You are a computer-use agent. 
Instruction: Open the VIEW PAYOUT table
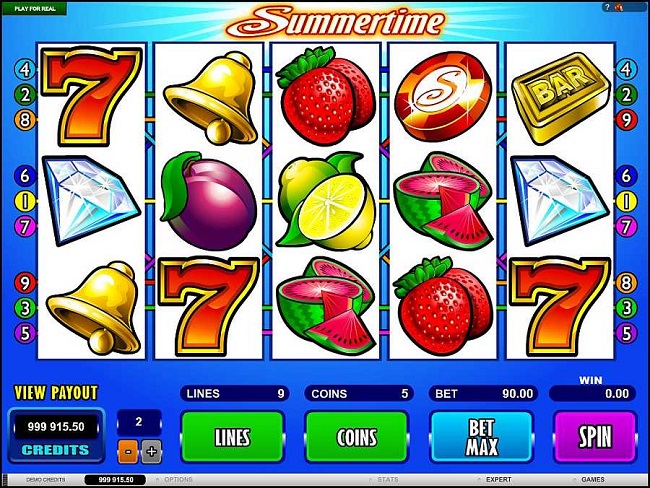56,391
